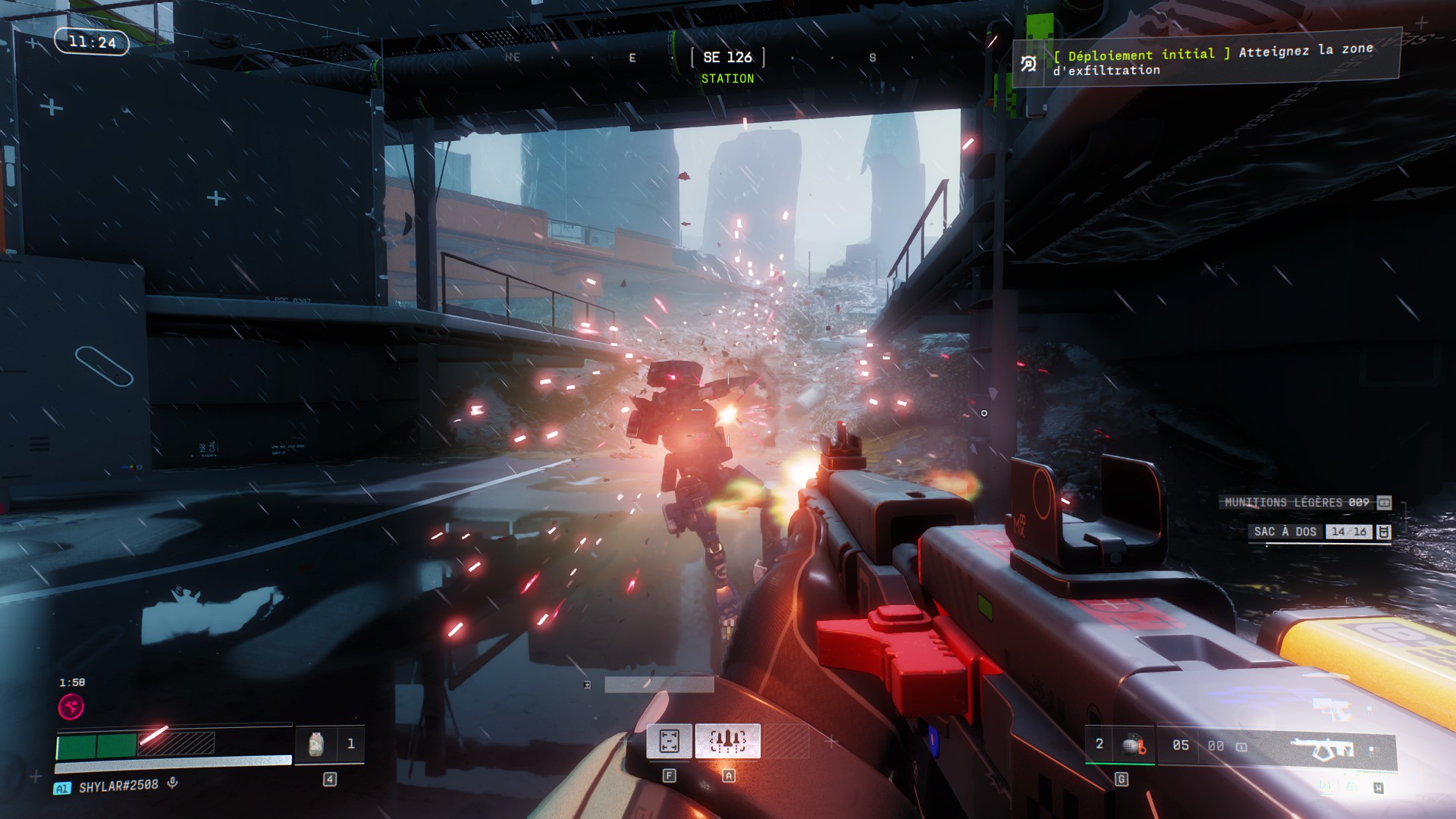Click the compass SE 126 heading

[x=727, y=58]
